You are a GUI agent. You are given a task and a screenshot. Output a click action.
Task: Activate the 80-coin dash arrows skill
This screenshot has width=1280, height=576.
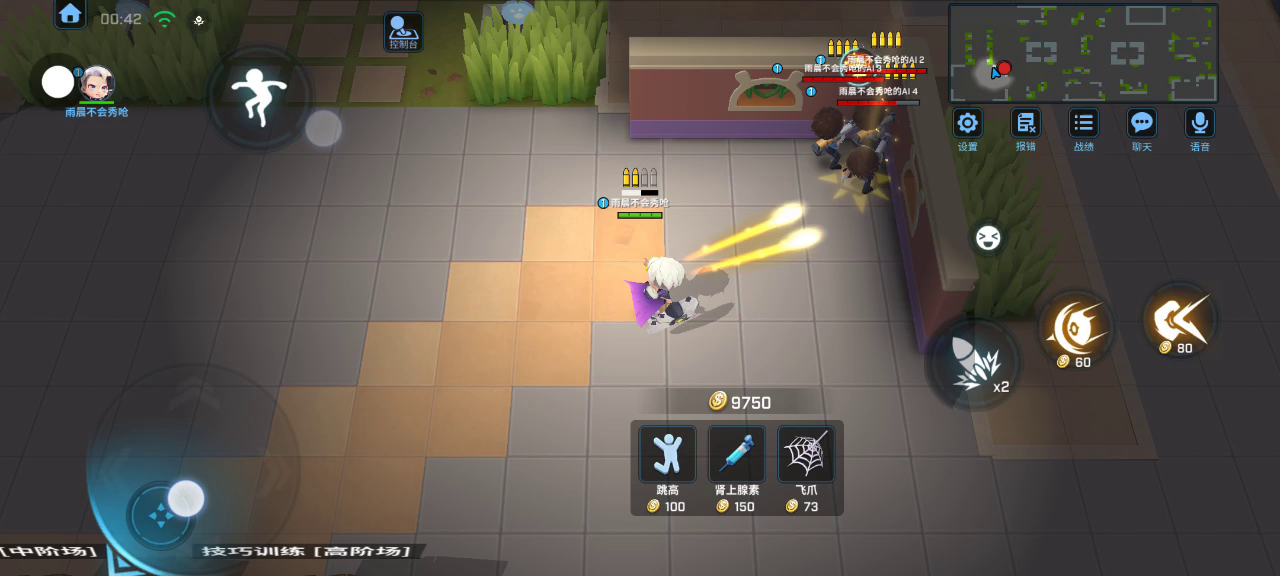1180,320
